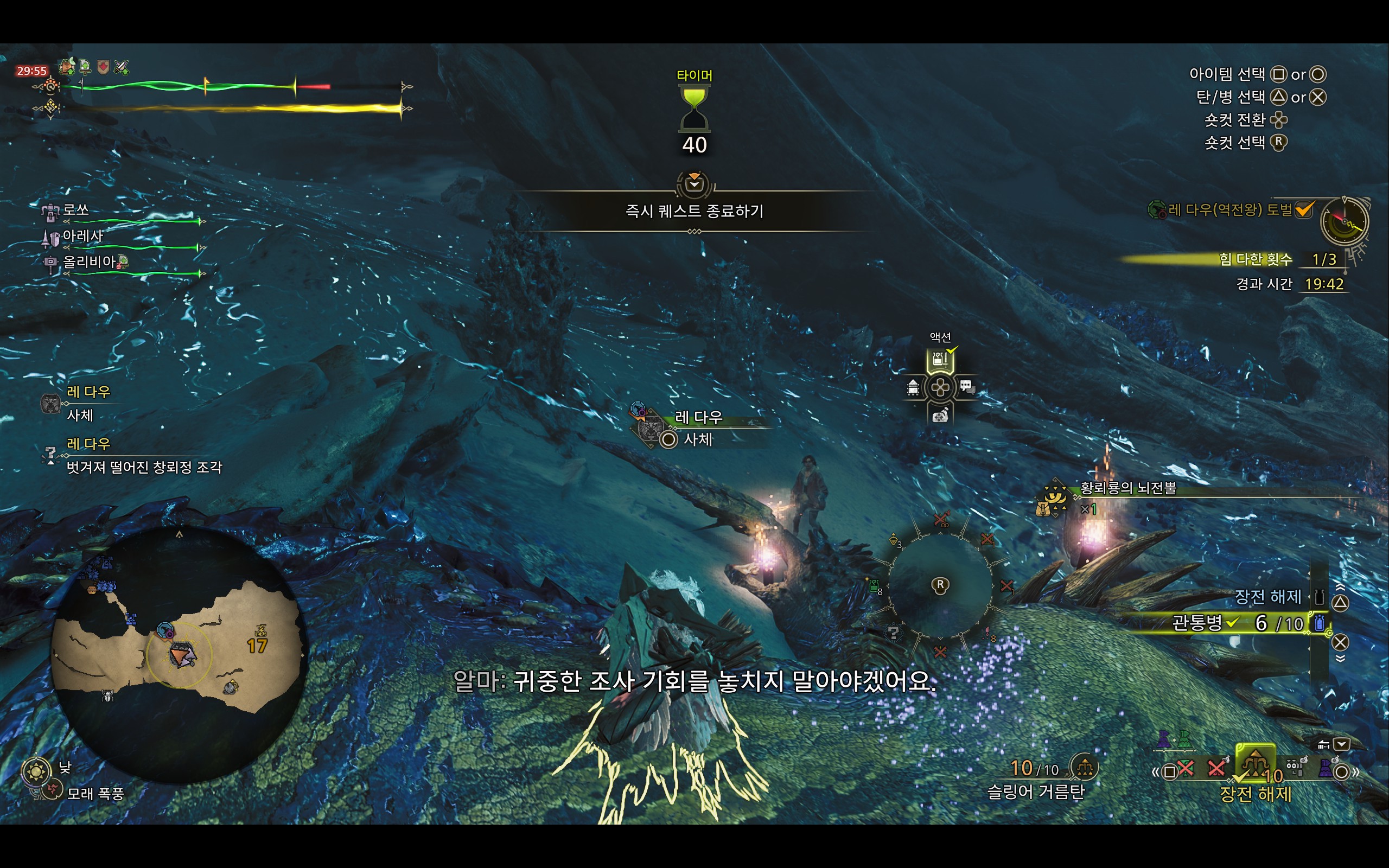Click party member 올리비아's name

[x=89, y=263]
